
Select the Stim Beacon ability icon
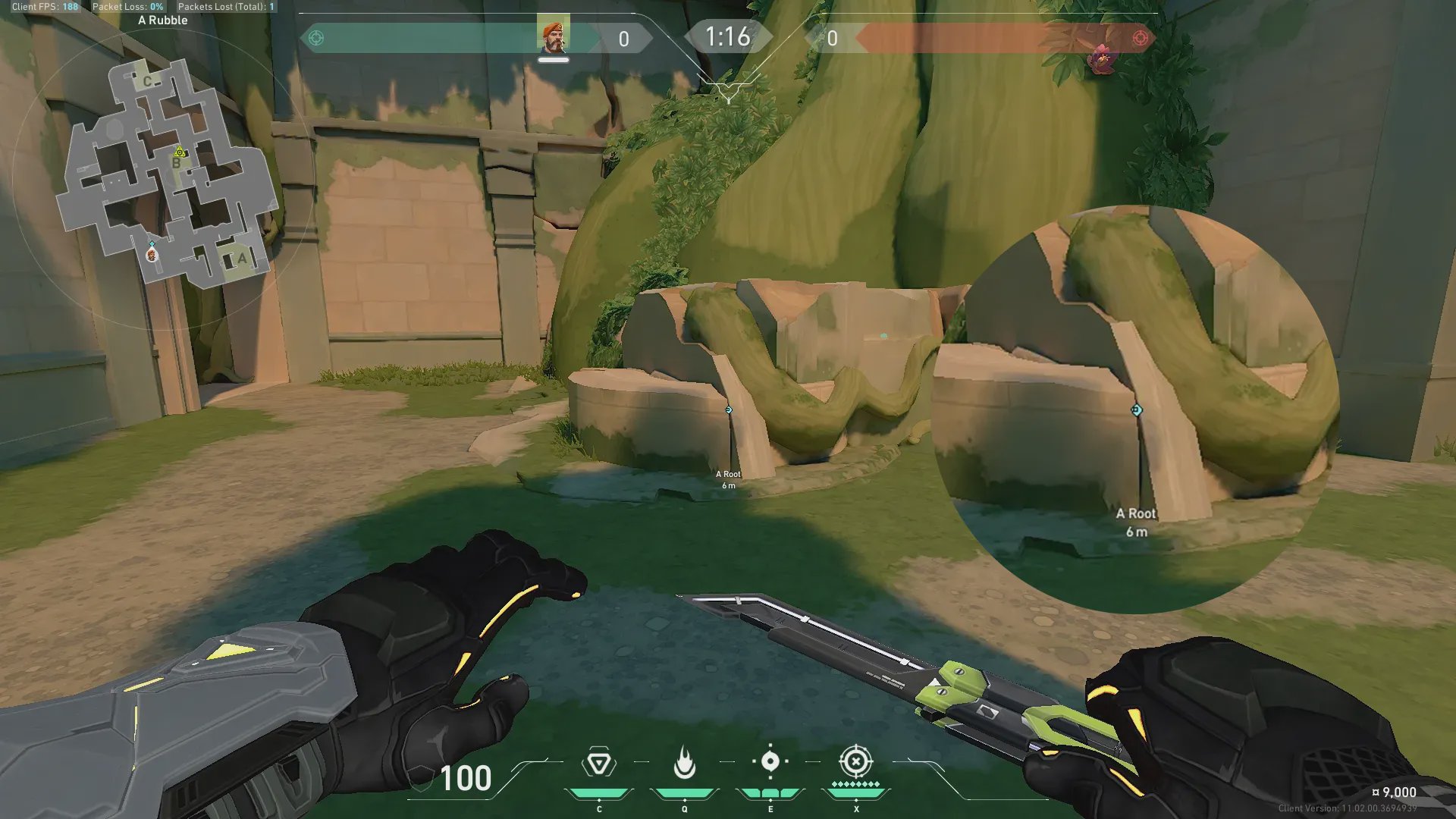[599, 763]
